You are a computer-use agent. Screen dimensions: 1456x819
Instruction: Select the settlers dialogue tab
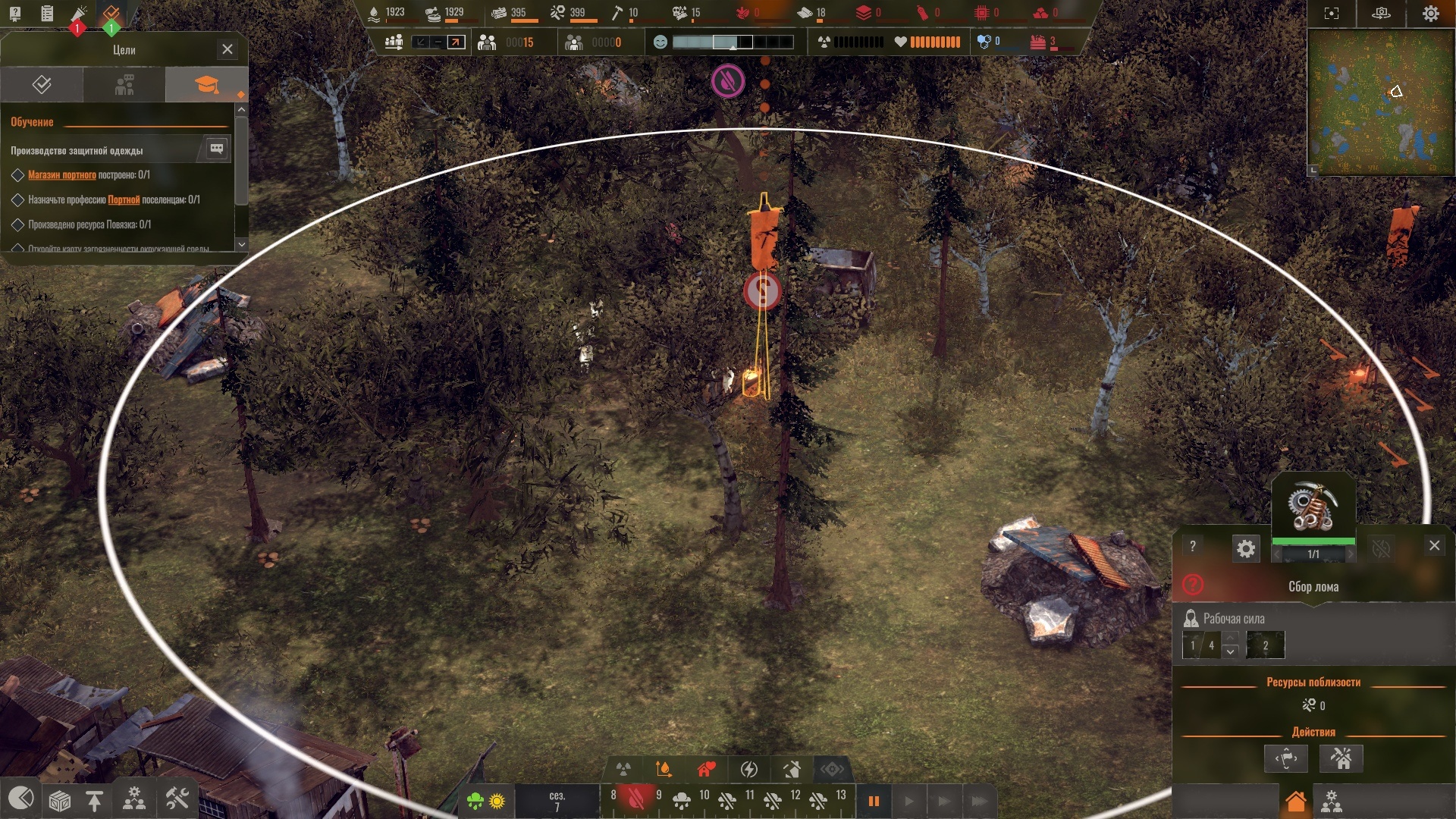(124, 84)
